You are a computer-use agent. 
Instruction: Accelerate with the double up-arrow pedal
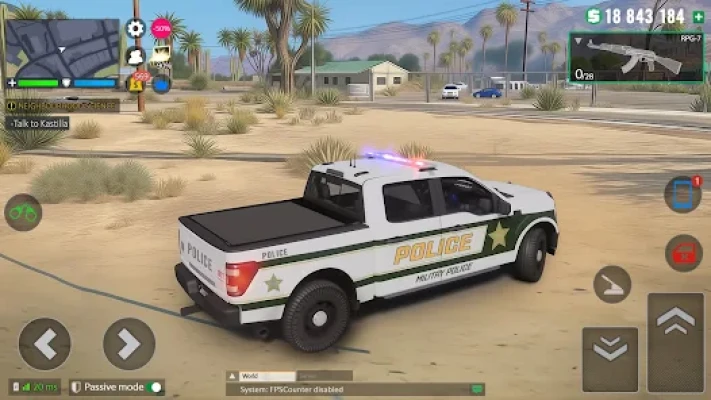pyautogui.click(x=676, y=340)
